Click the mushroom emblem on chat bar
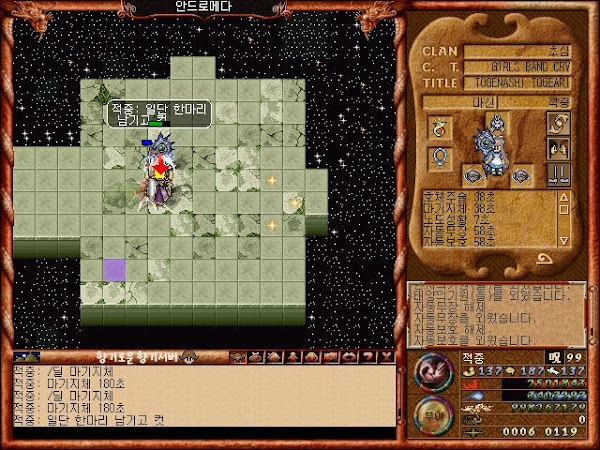The image size is (600, 450). click(x=186, y=356)
